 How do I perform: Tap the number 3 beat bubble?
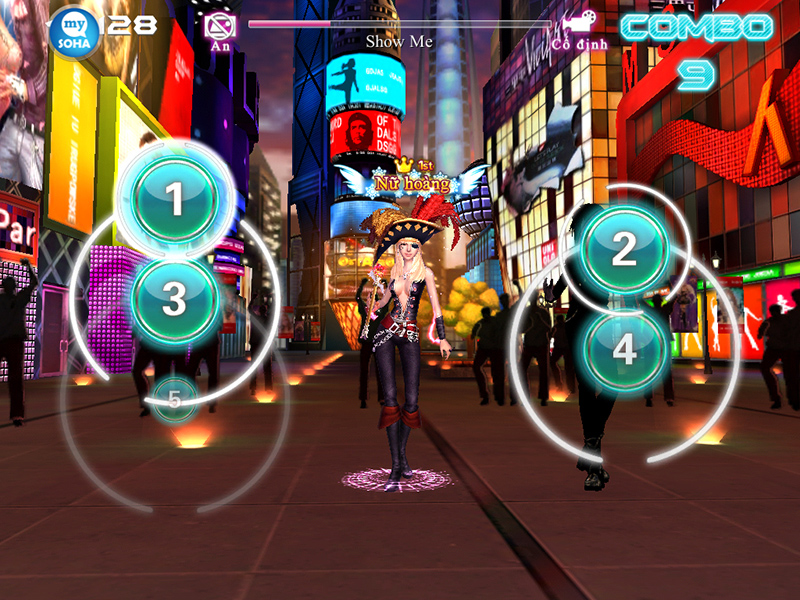click(x=175, y=298)
